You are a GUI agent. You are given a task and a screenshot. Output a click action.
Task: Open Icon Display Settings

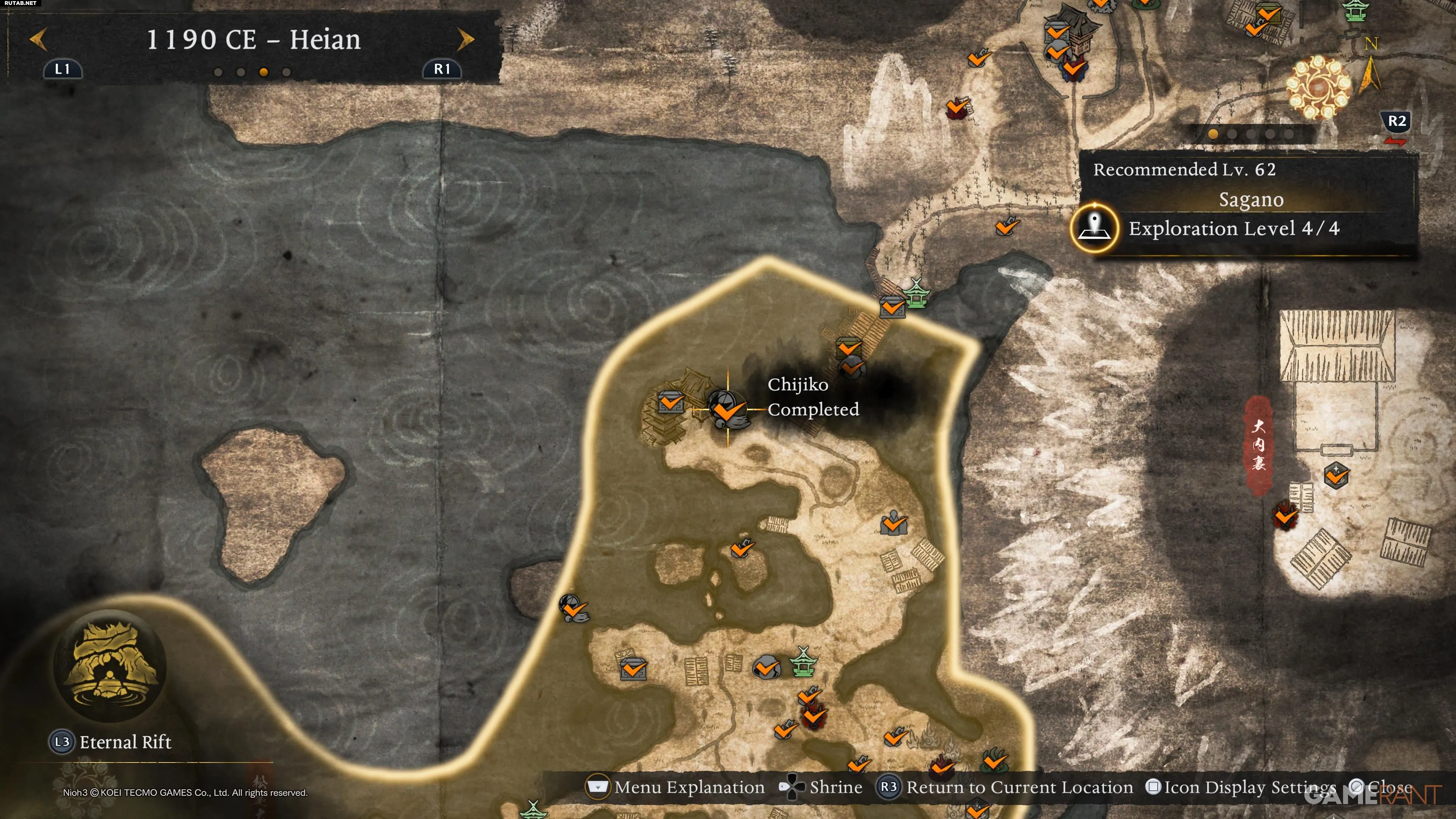coord(1241,787)
